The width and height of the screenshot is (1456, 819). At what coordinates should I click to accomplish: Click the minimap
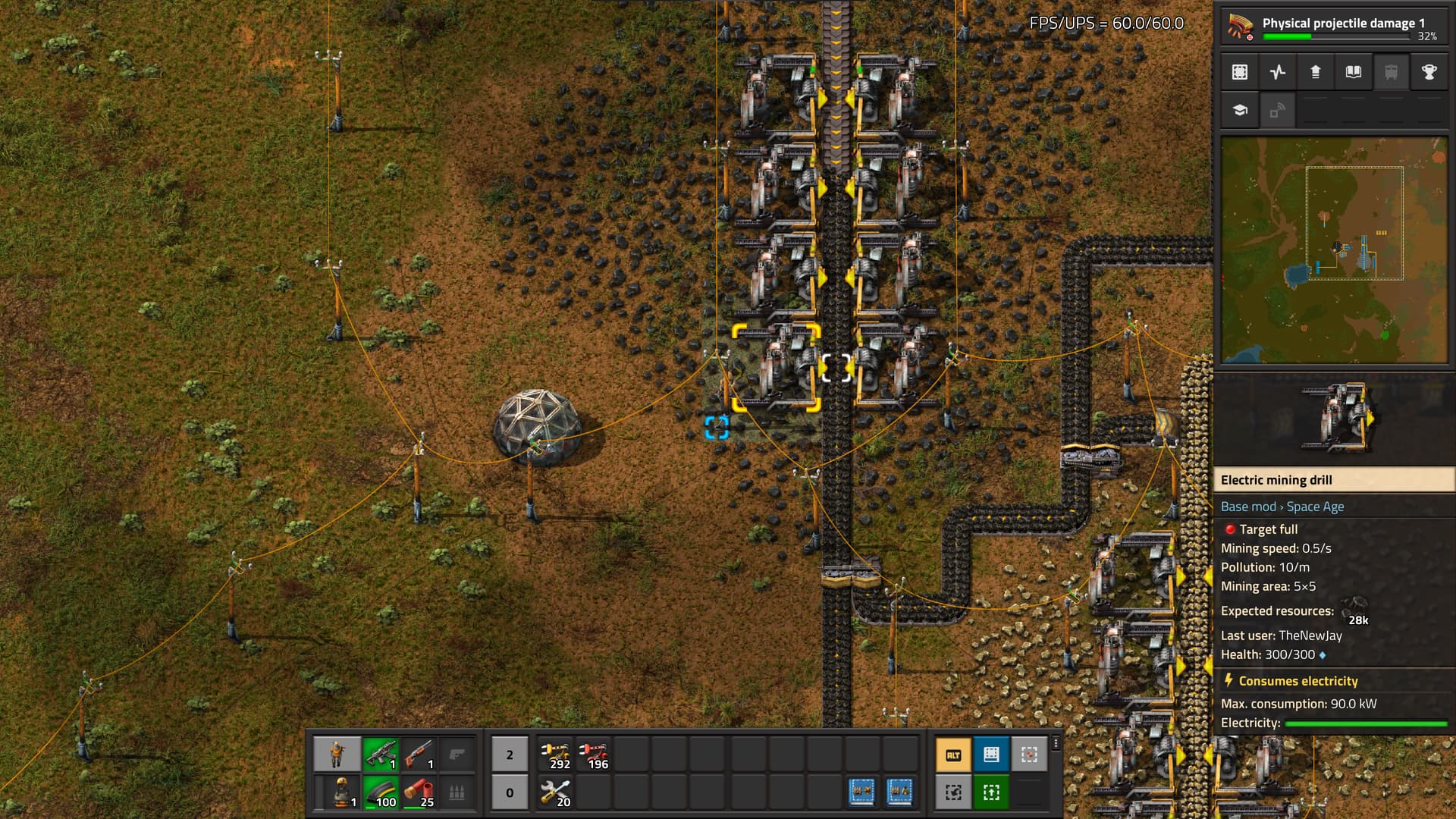[x=1333, y=250]
